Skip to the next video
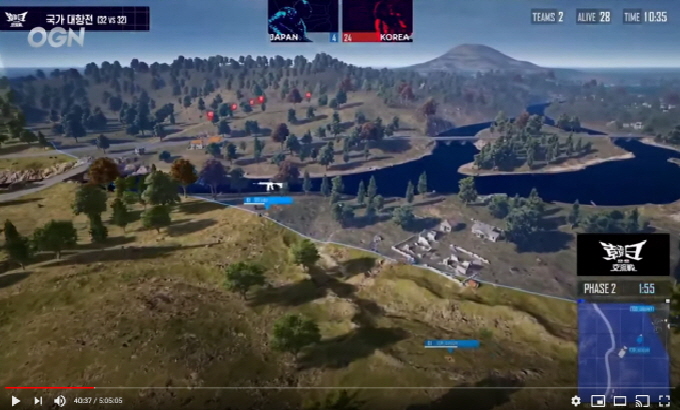This screenshot has height=410, width=680. pos(38,400)
